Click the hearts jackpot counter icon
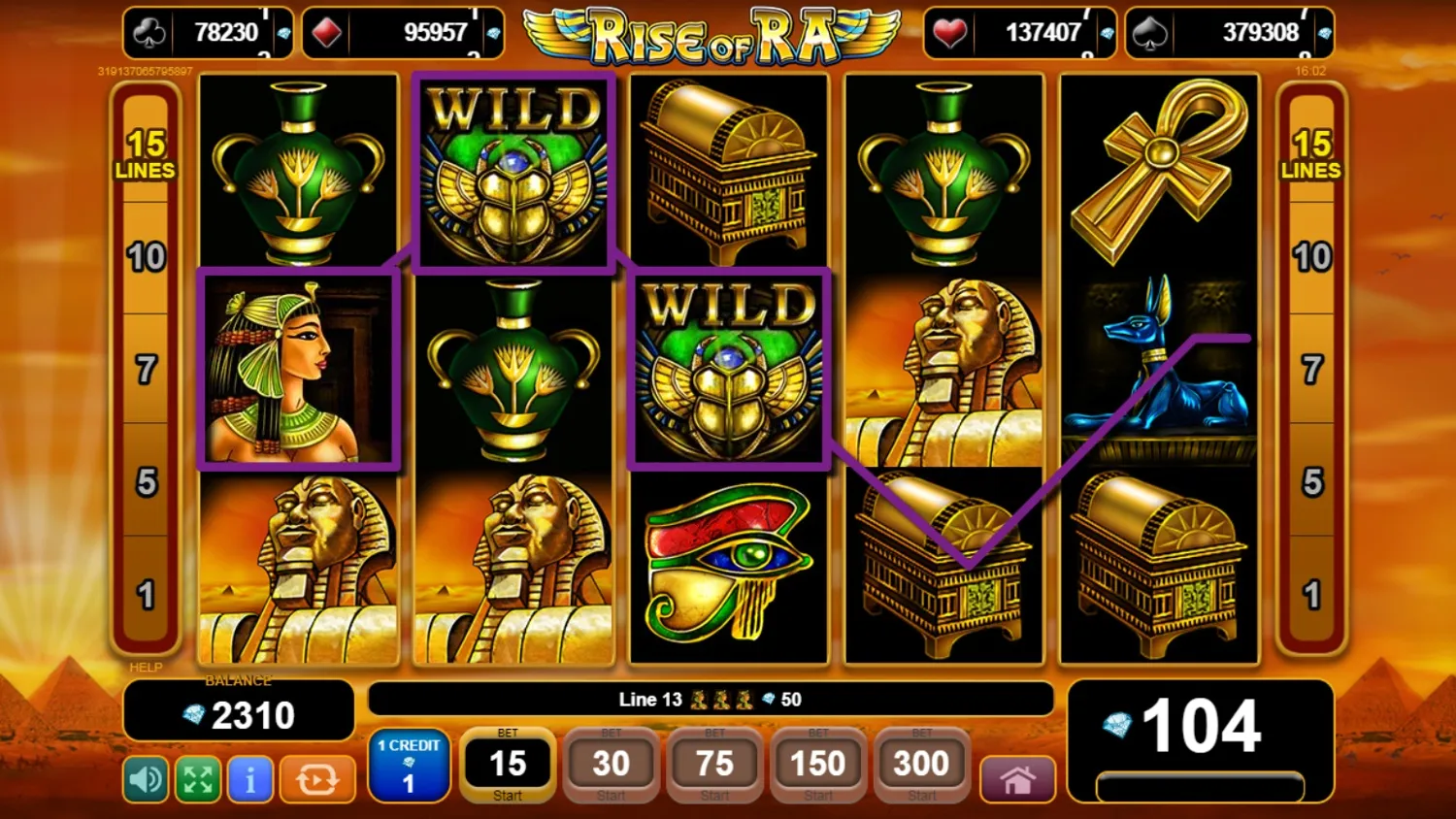Viewport: 1456px width, 819px height. pyautogui.click(x=948, y=32)
